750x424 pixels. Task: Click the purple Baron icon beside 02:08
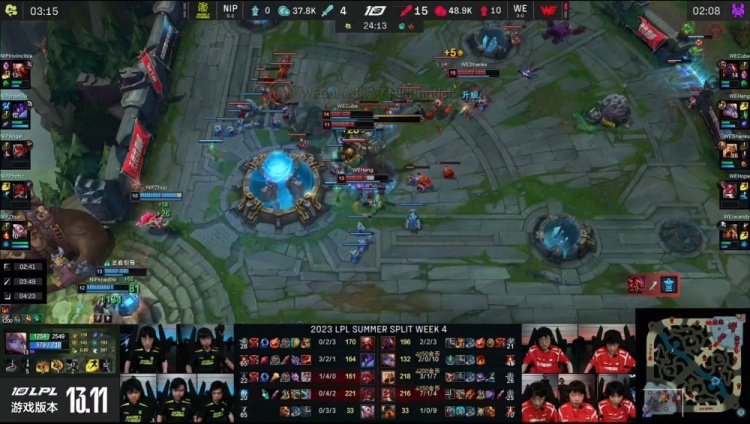point(739,11)
